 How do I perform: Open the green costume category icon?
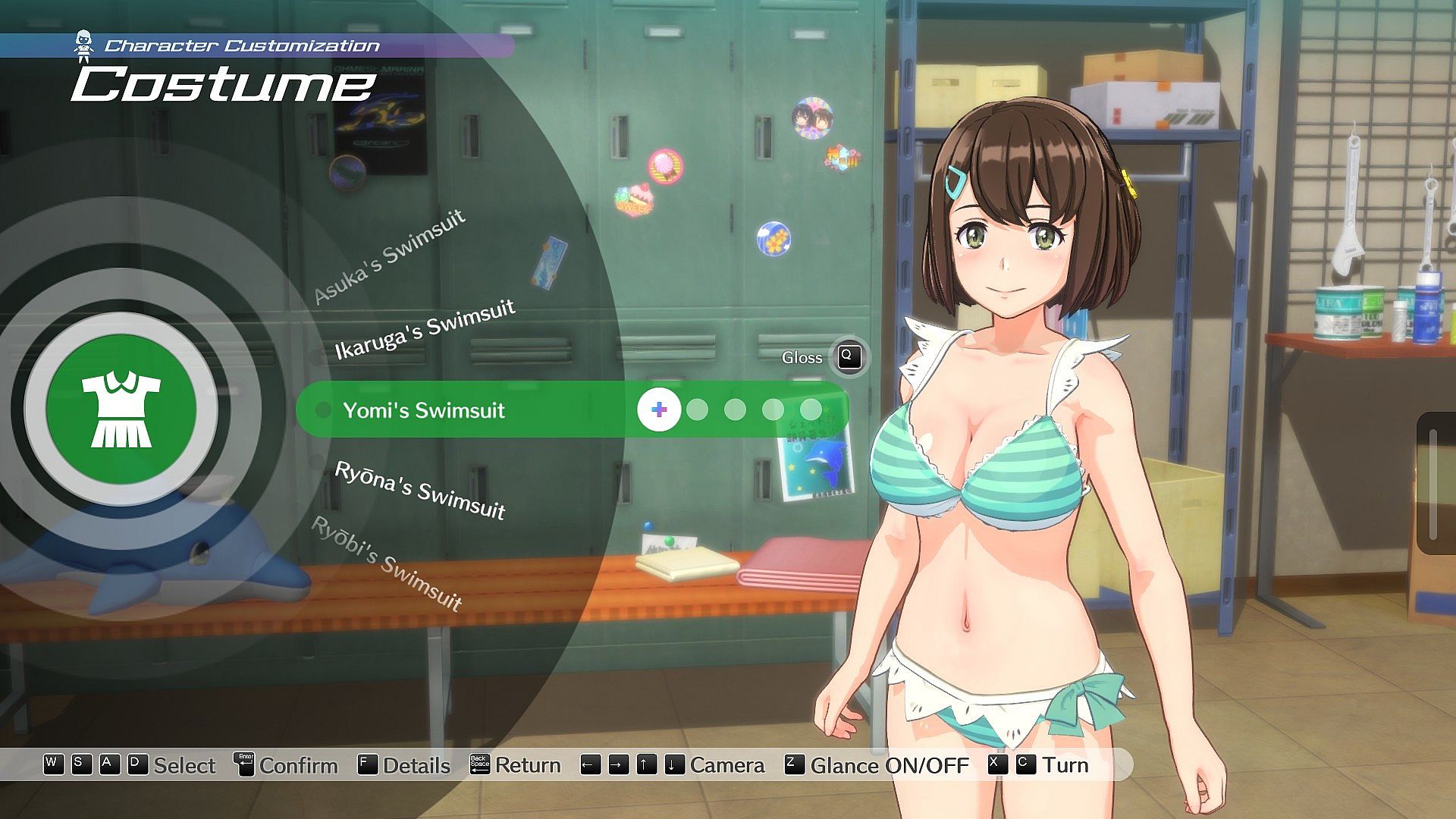121,409
